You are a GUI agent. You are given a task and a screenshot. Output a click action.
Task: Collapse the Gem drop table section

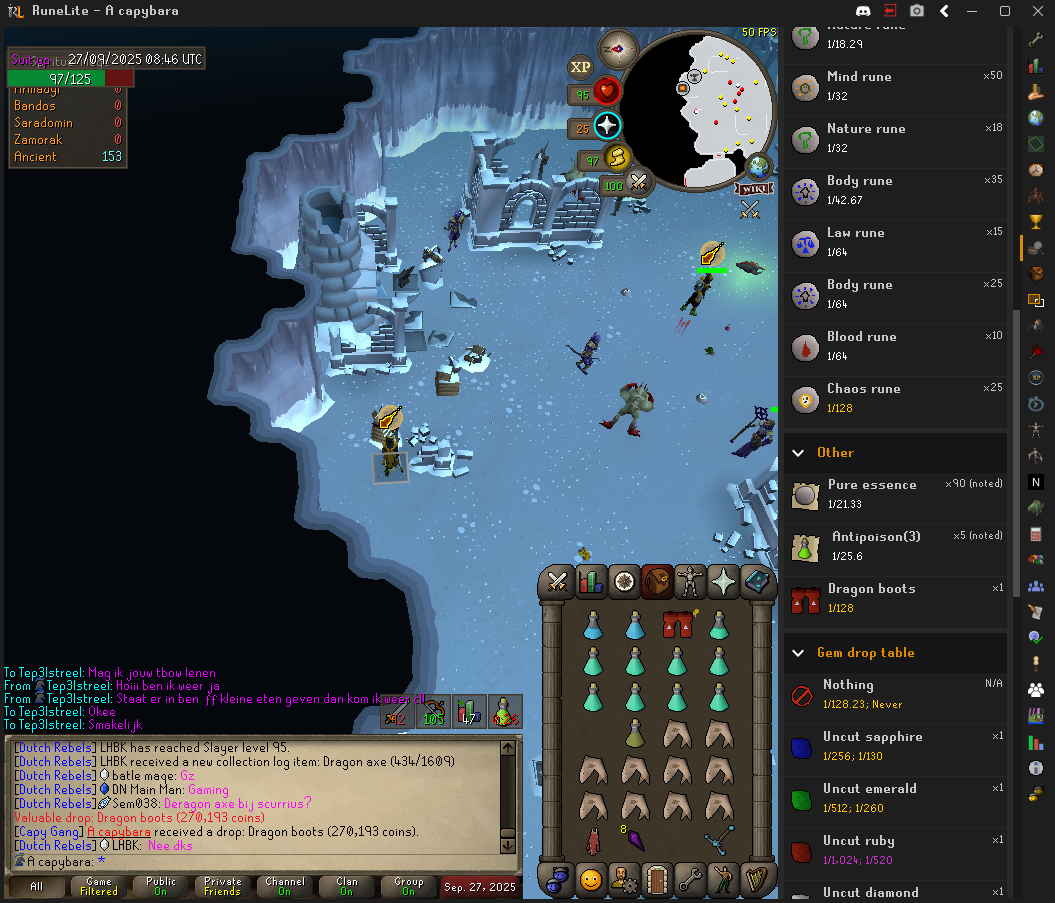(798, 653)
